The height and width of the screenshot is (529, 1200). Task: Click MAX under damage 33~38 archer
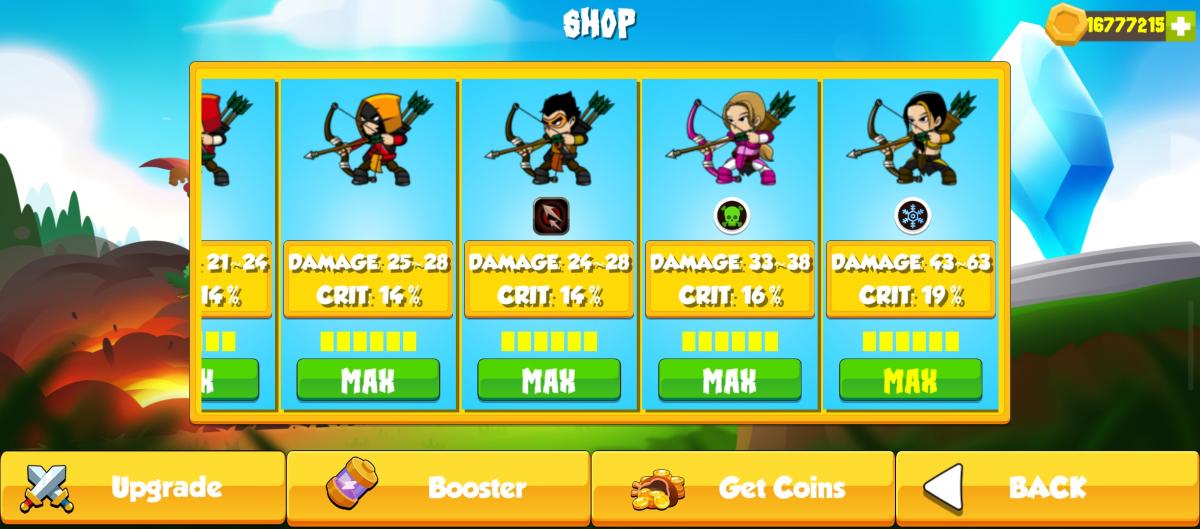click(730, 380)
